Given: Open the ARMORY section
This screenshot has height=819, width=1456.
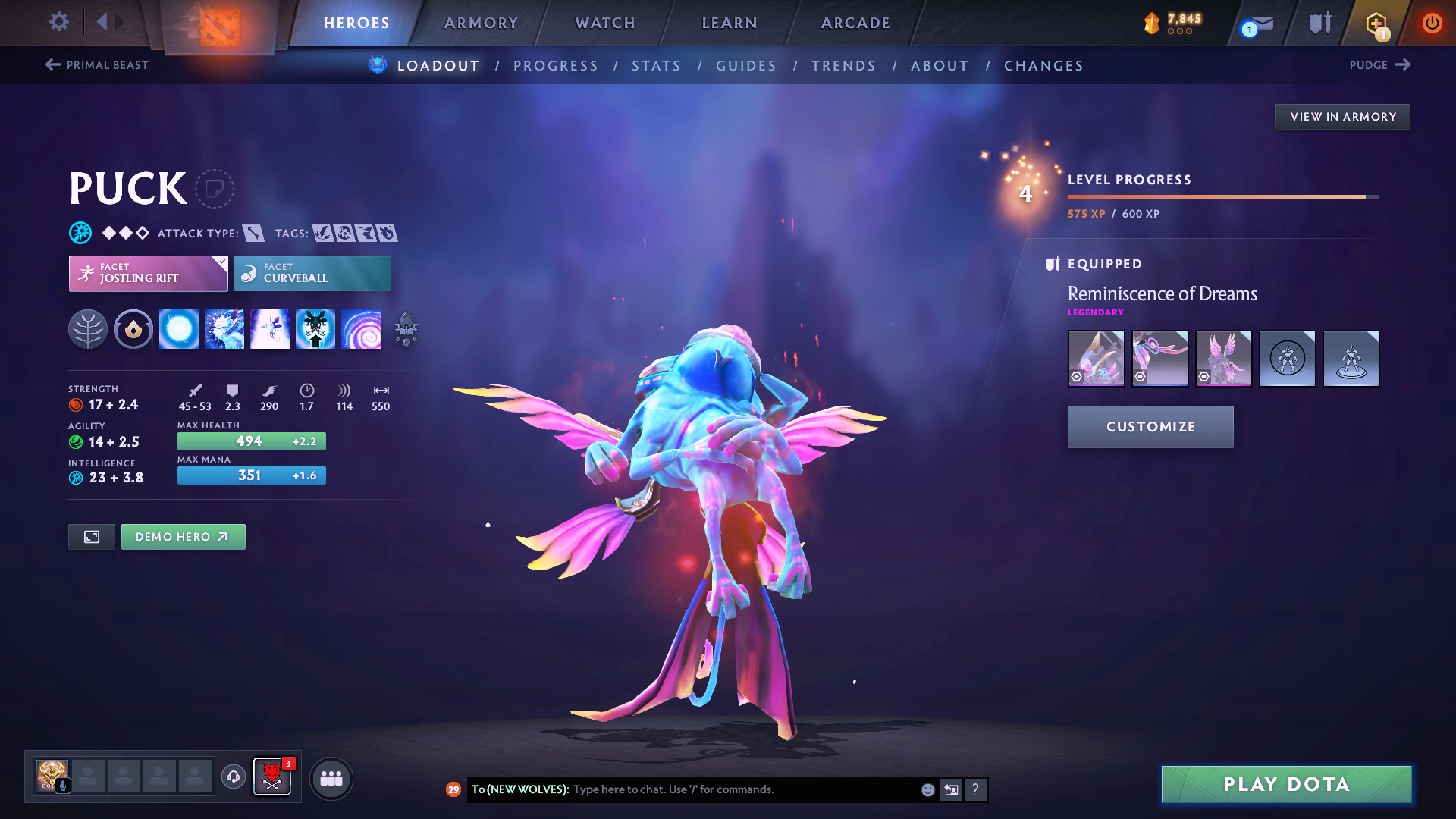Looking at the screenshot, I should click(x=481, y=23).
